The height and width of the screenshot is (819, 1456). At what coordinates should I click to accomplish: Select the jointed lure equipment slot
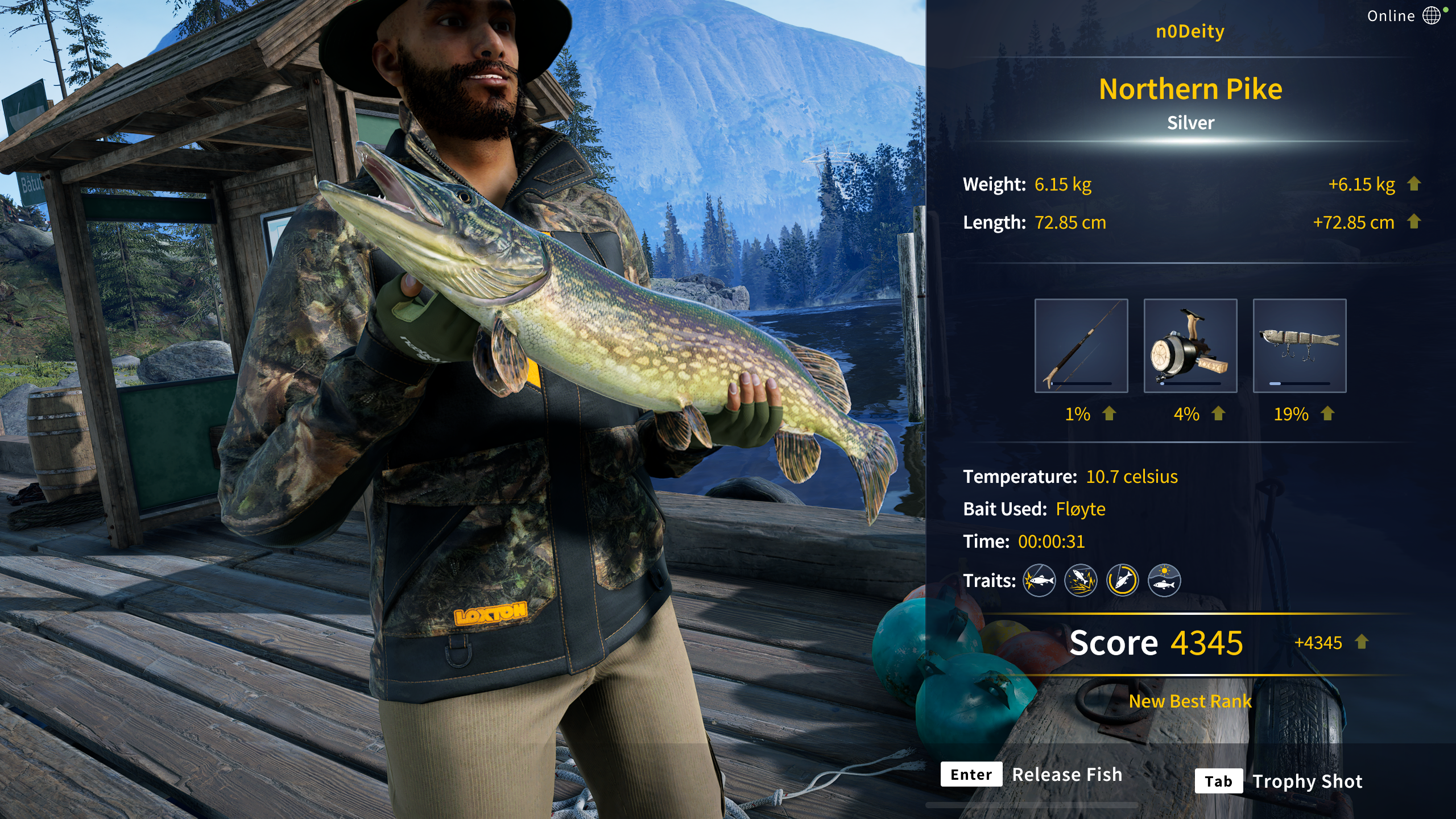click(x=1299, y=346)
